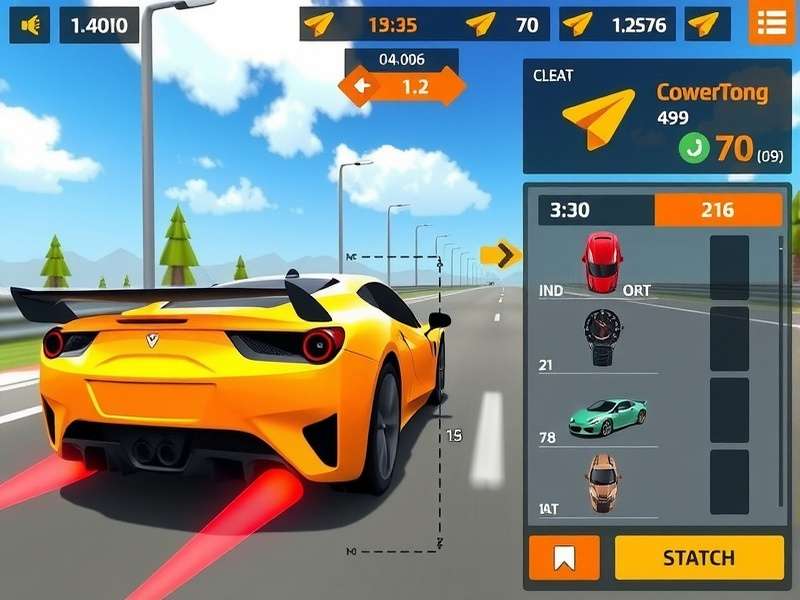Image resolution: width=800 pixels, height=600 pixels.
Task: Open the orange hamburger menu
Action: coord(771,23)
